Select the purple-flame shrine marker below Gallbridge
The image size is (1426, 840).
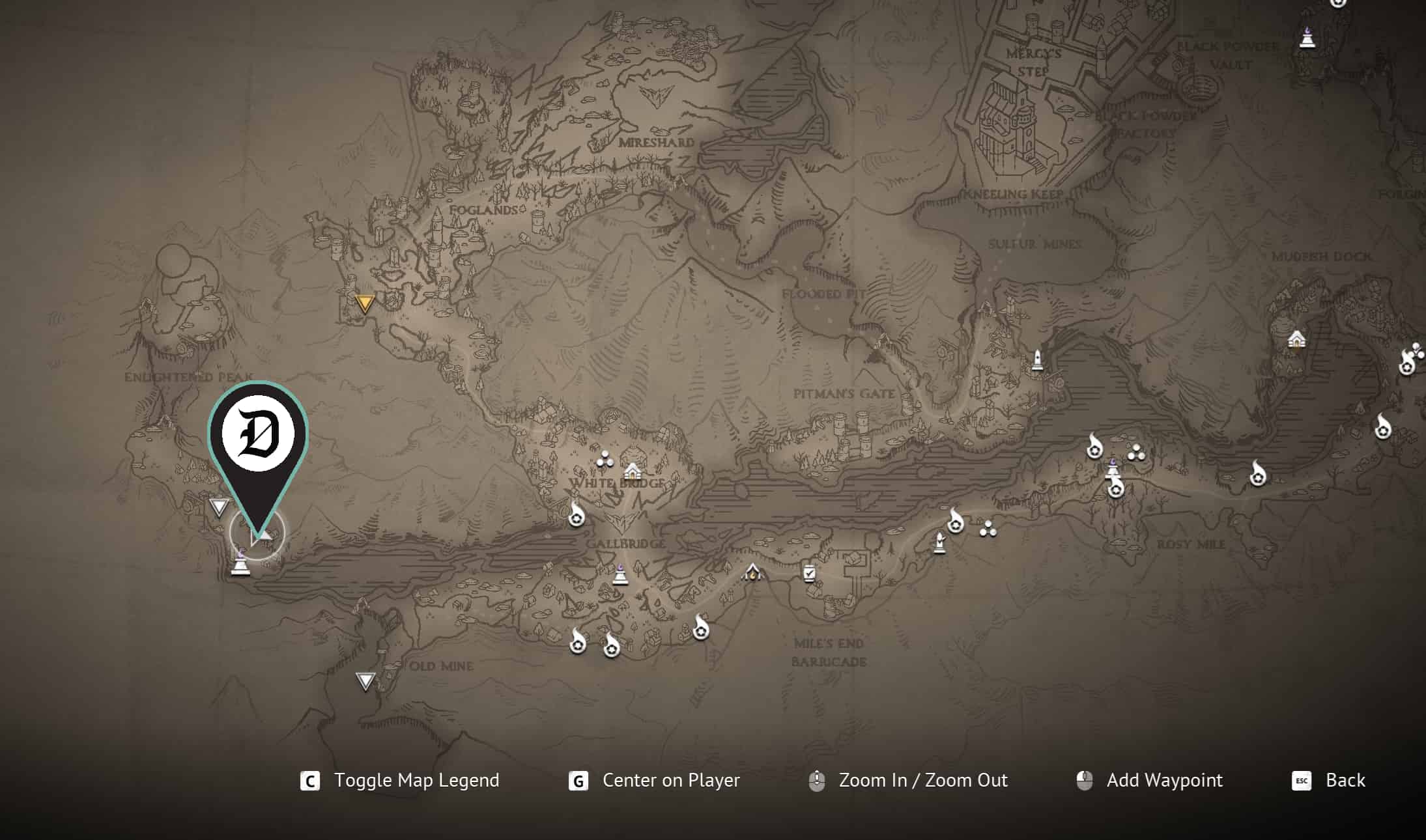click(620, 576)
